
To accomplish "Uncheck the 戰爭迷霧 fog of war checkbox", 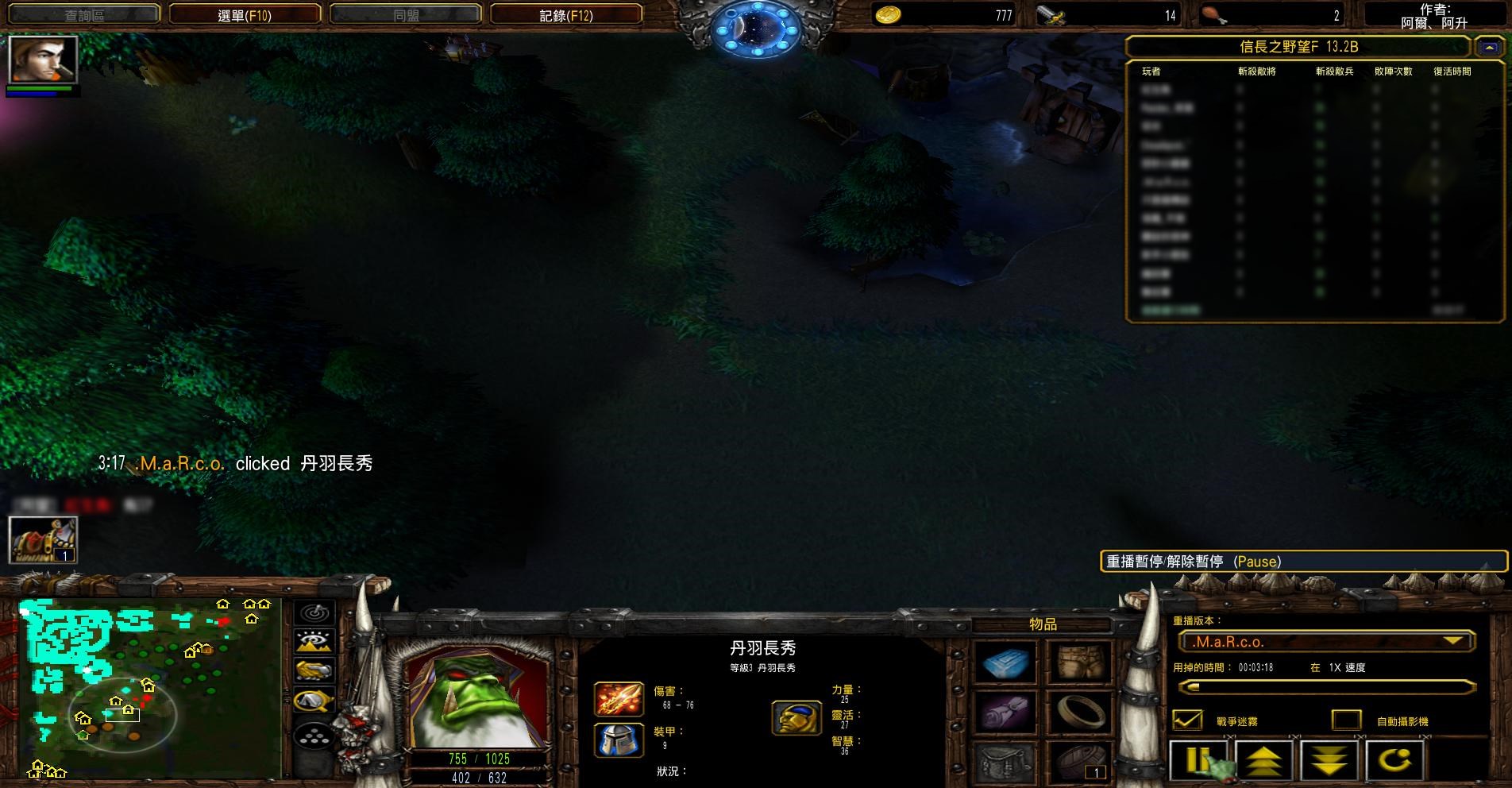I will 1188,720.
